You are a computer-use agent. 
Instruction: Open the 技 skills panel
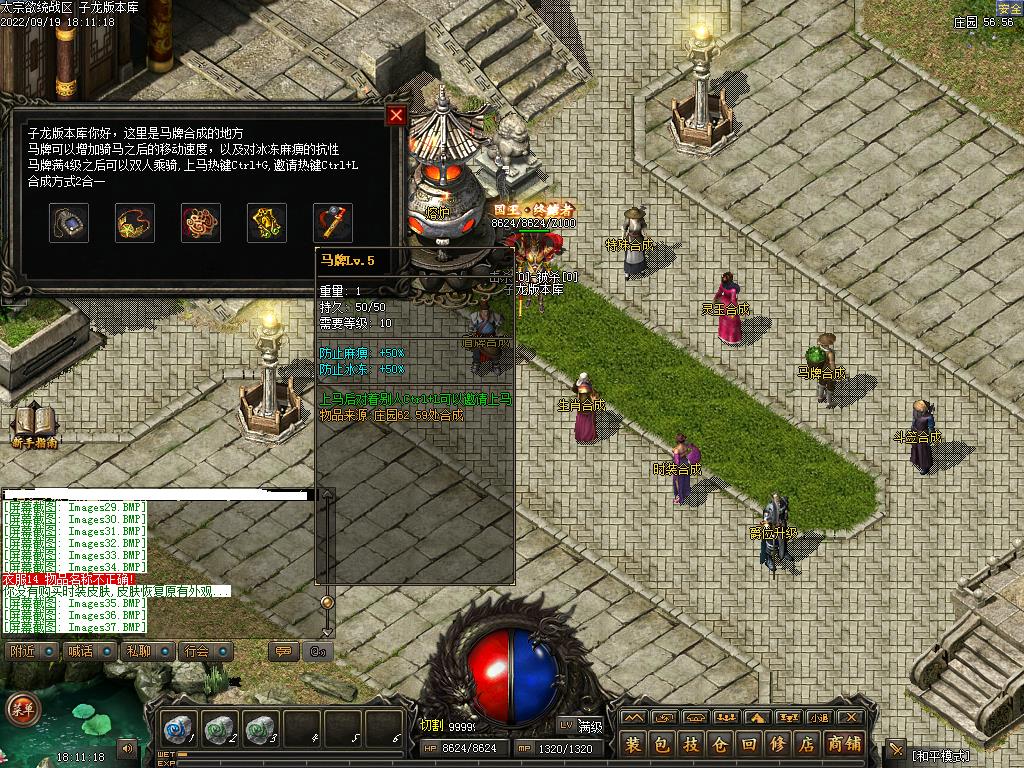[691, 744]
